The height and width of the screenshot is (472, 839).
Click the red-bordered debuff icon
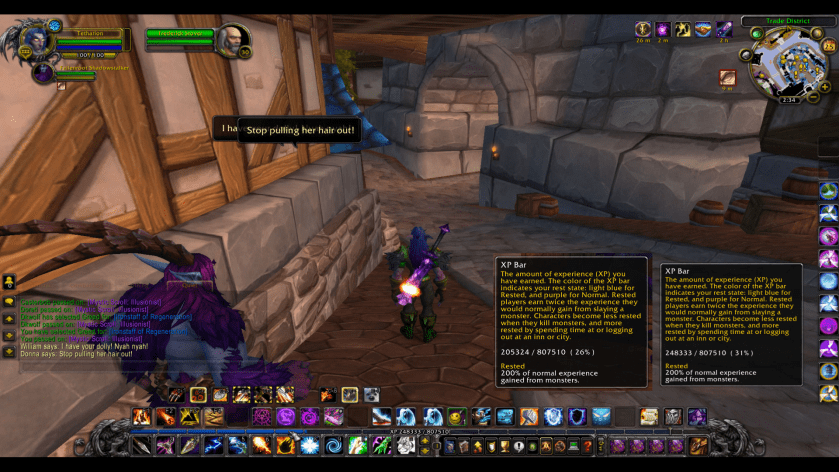pos(728,77)
